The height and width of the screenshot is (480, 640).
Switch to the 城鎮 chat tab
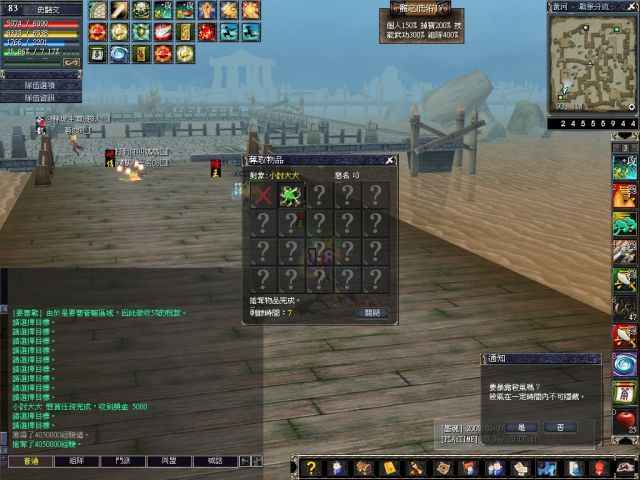click(214, 461)
